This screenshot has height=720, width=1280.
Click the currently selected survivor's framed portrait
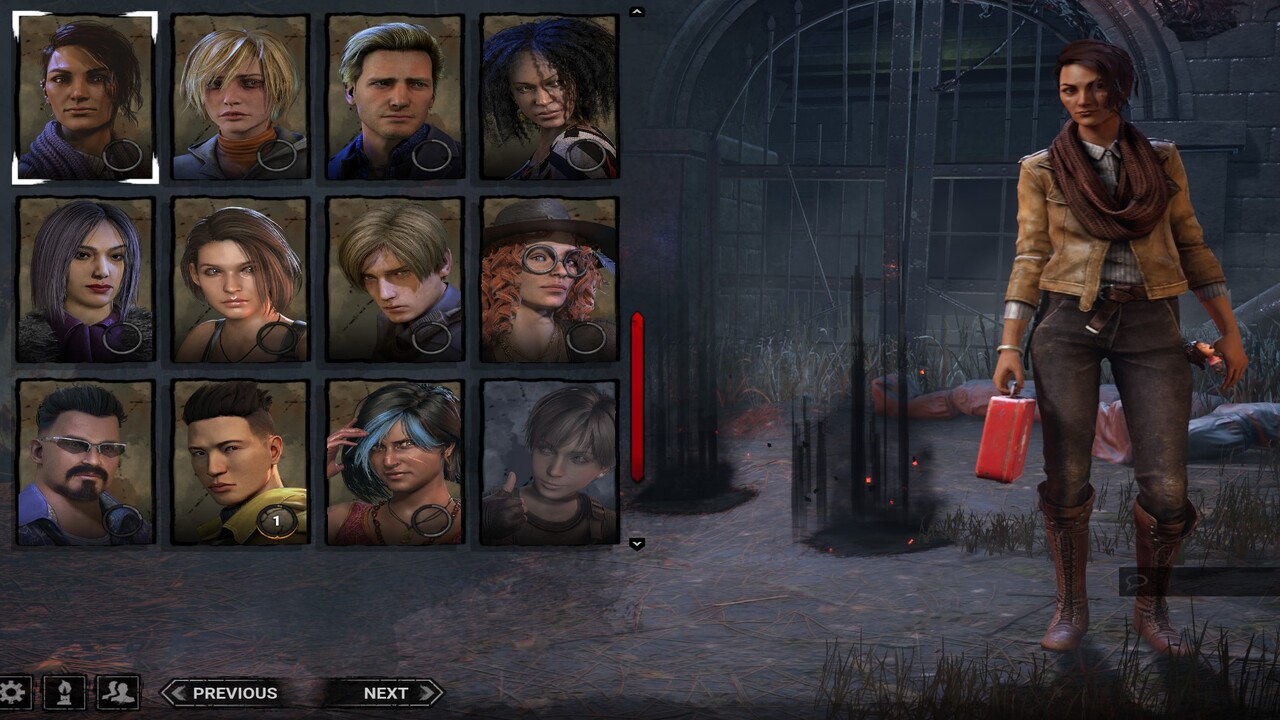coord(85,95)
